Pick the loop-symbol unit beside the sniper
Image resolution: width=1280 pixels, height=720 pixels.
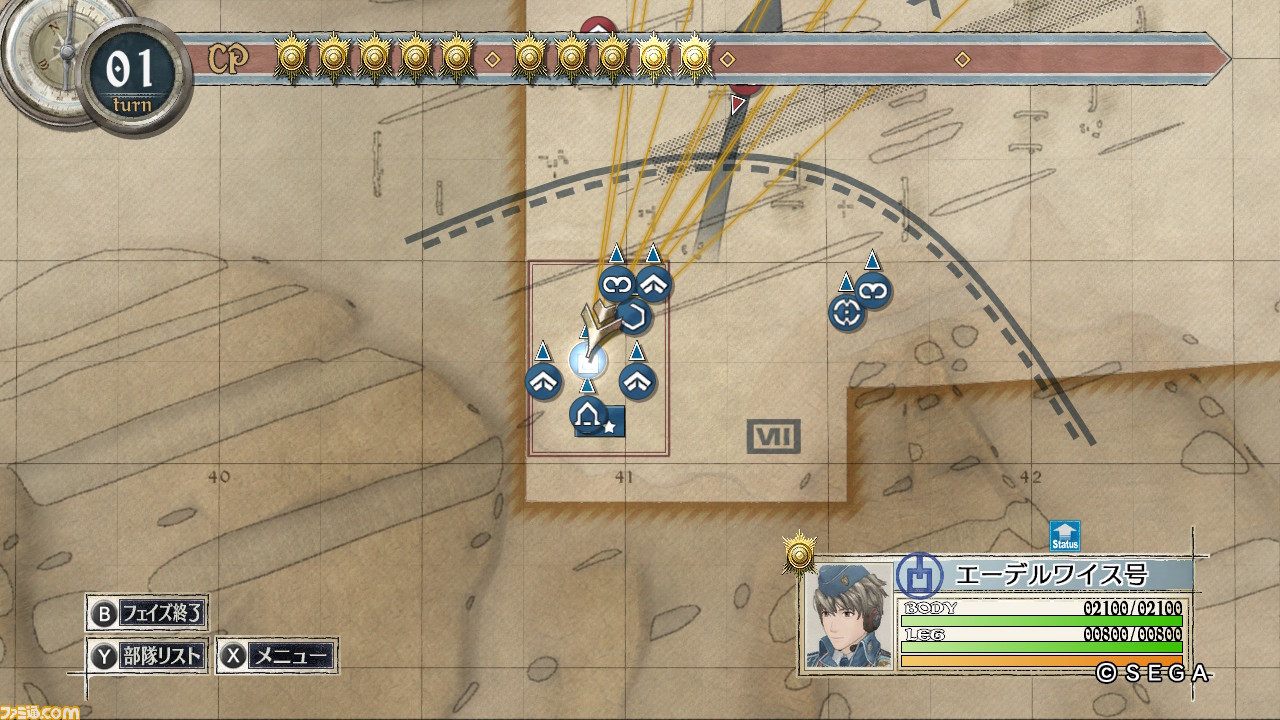click(x=873, y=291)
